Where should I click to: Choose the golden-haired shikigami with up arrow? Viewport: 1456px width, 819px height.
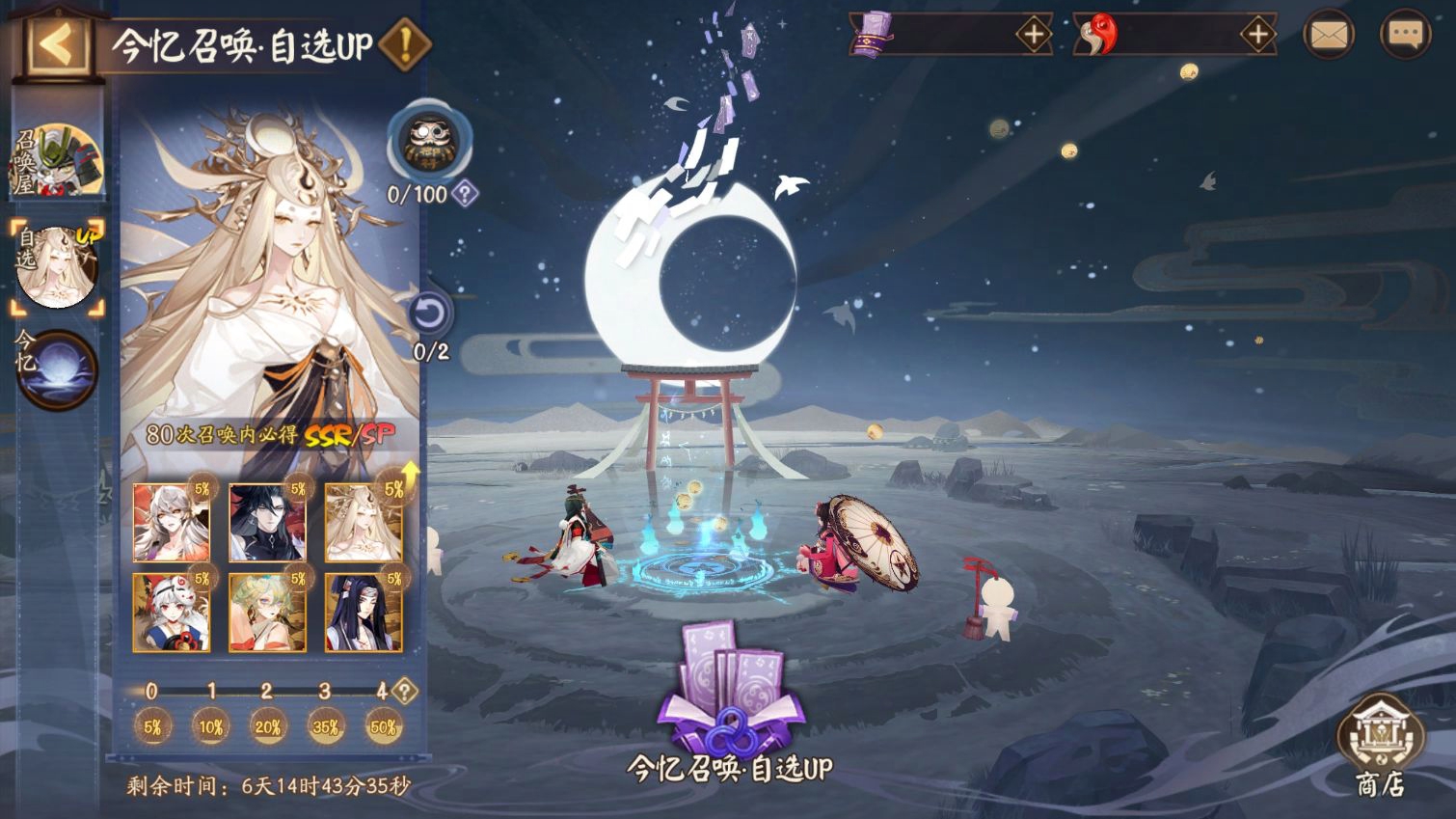tap(364, 523)
